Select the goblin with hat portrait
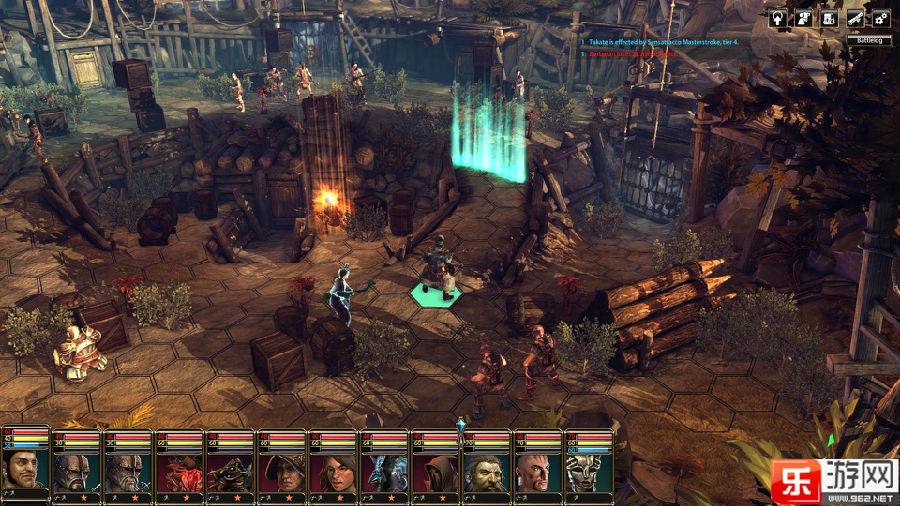The height and width of the screenshot is (506, 900). click(x=230, y=472)
